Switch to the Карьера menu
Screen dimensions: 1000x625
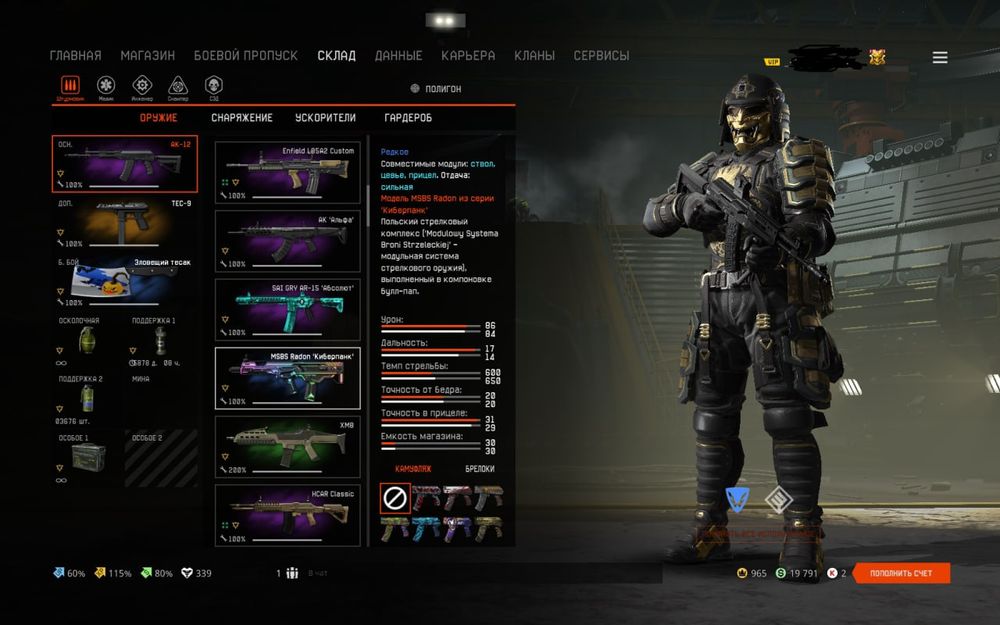(x=468, y=56)
